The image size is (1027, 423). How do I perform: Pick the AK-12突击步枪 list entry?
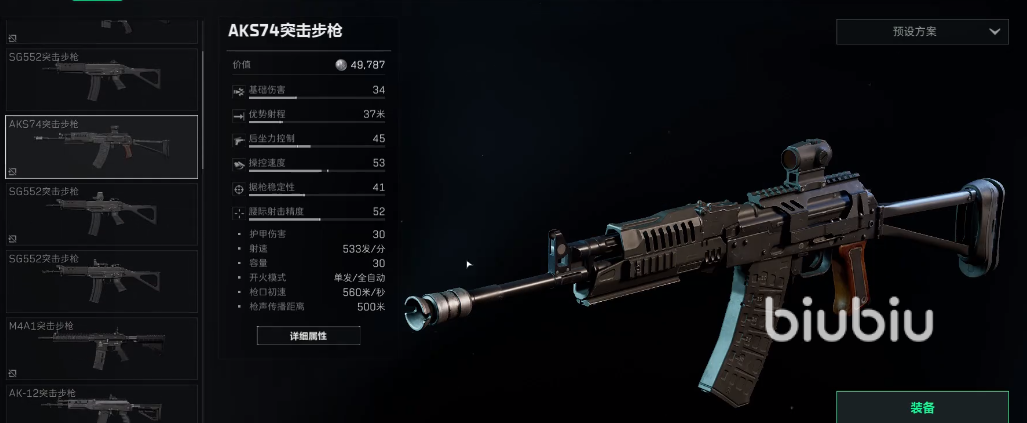(x=101, y=404)
